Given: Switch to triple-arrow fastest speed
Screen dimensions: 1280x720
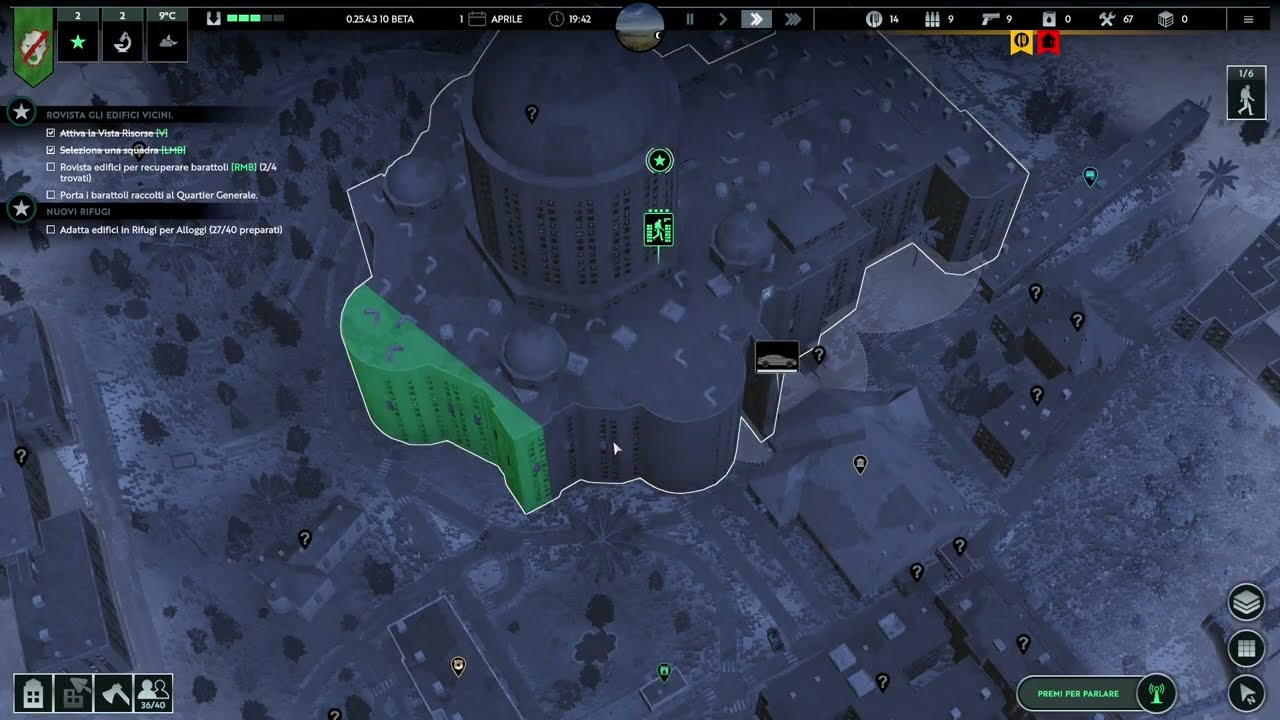Looking at the screenshot, I should 793,19.
